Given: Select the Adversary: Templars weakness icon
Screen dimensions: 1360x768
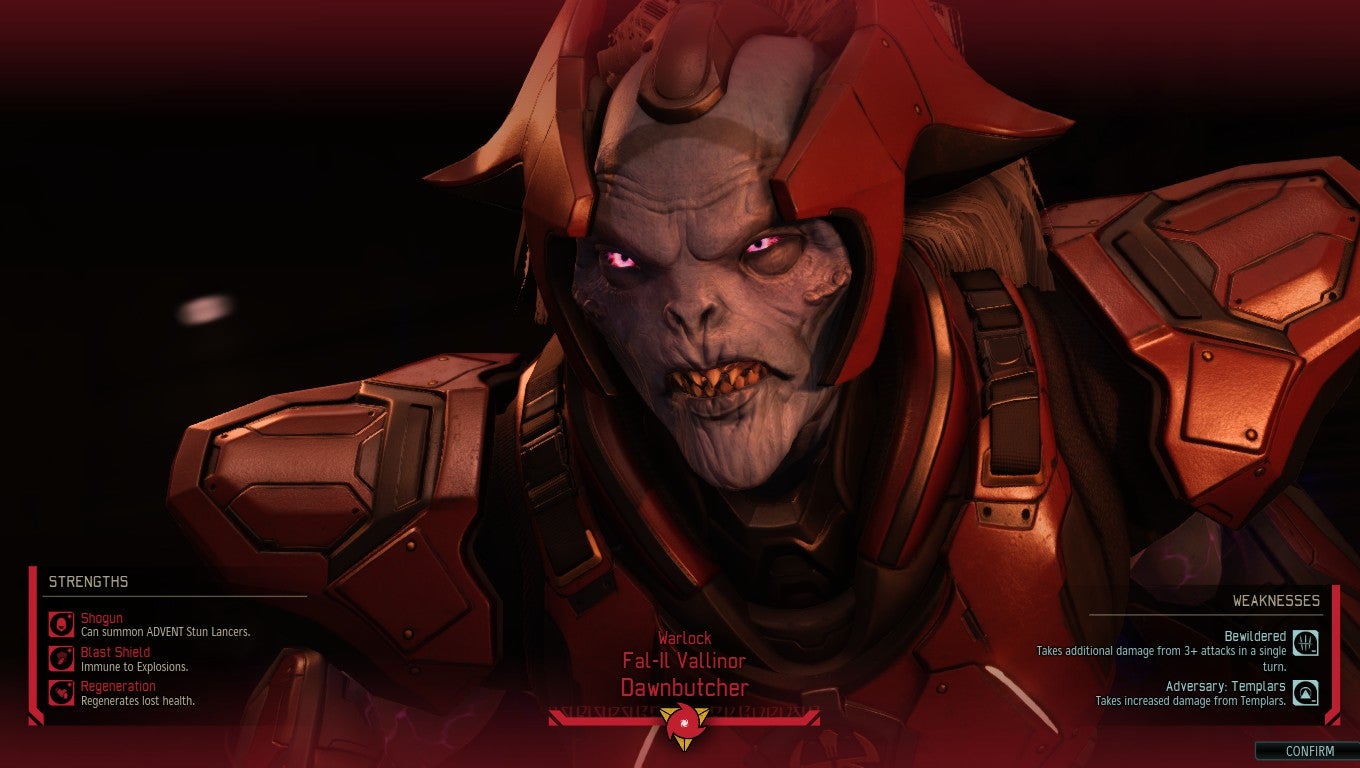Looking at the screenshot, I should [x=1308, y=692].
